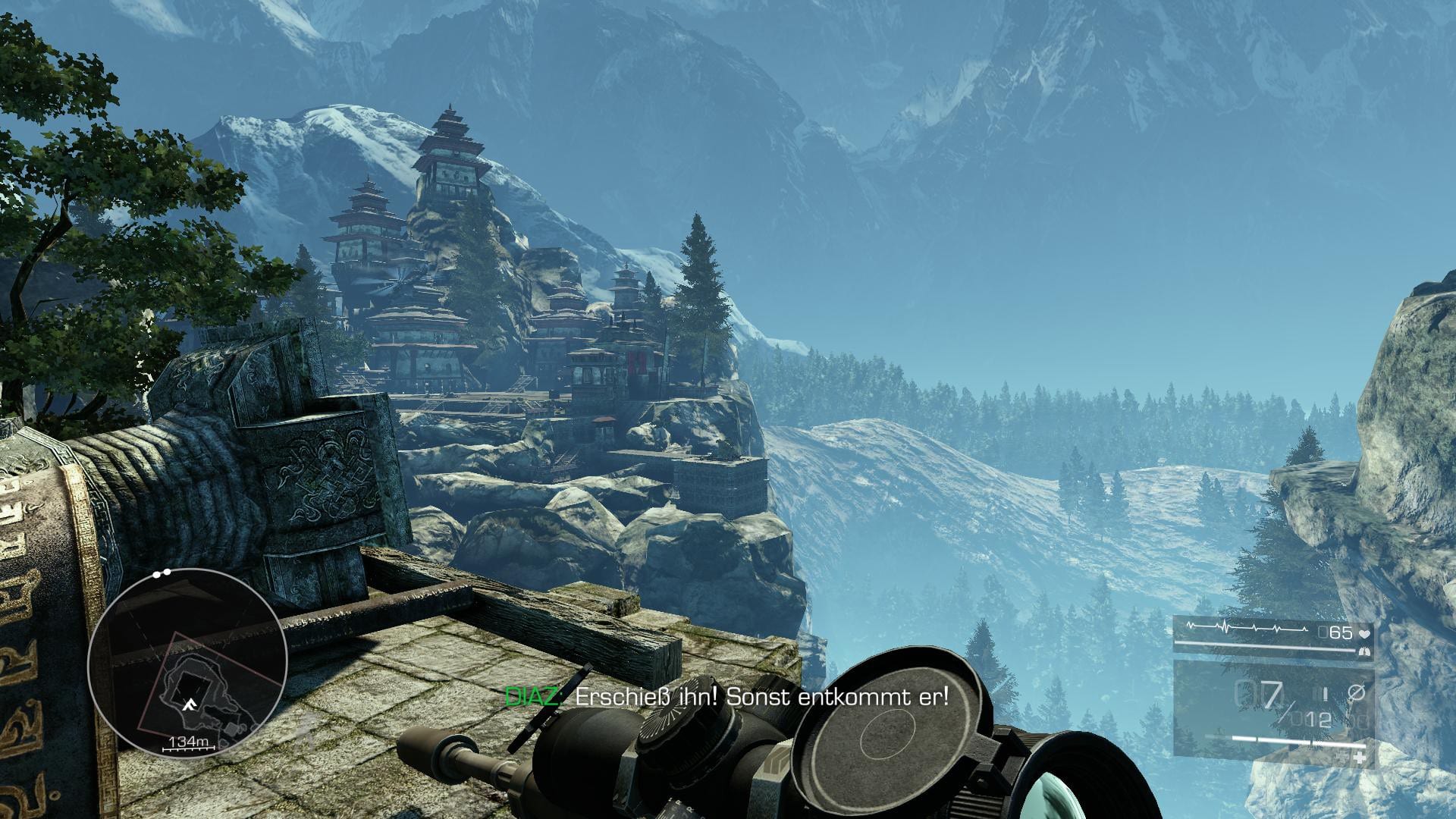
Task: Click the faint stance figure beside the minimap
Action: tap(305, 733)
